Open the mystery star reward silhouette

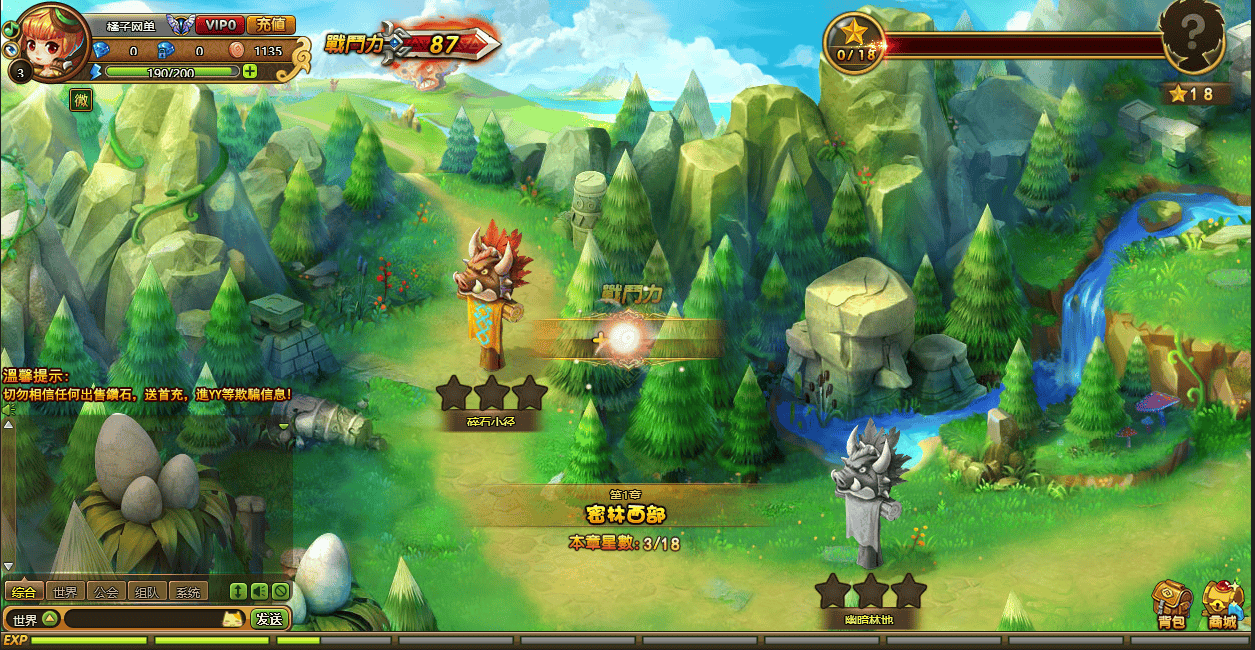1192,37
